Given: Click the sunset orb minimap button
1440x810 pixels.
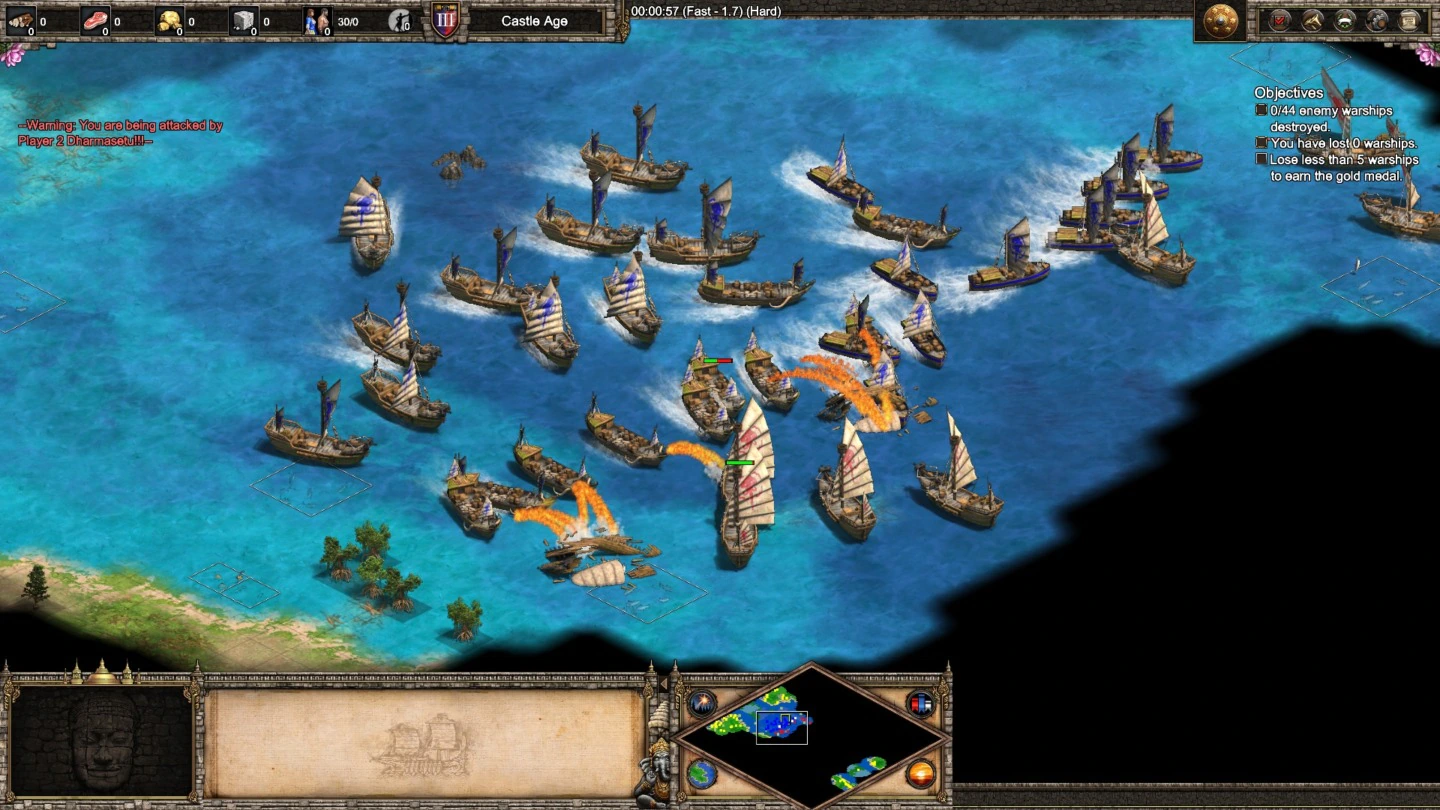Looking at the screenshot, I should [x=920, y=774].
